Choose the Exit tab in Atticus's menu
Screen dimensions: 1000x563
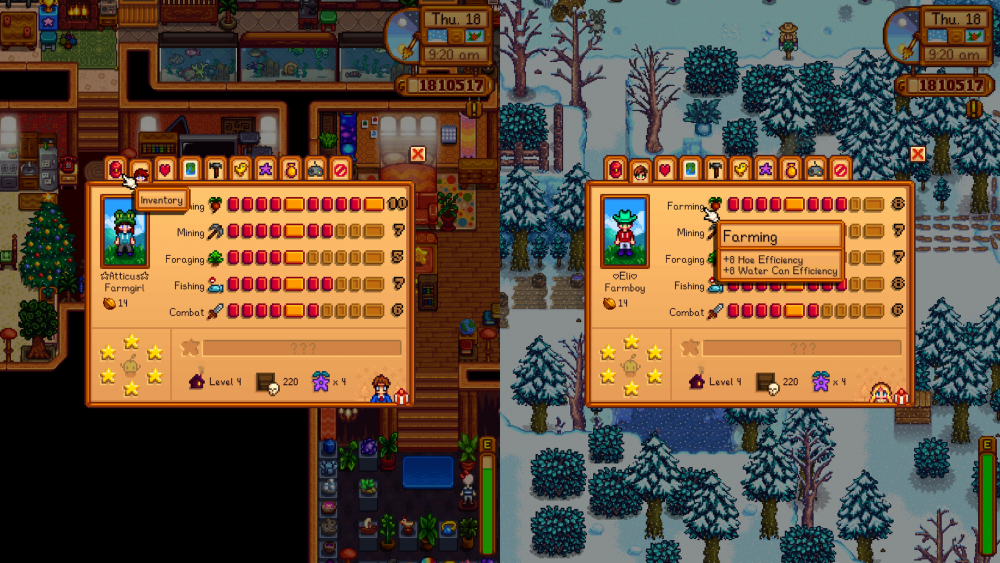(x=340, y=169)
